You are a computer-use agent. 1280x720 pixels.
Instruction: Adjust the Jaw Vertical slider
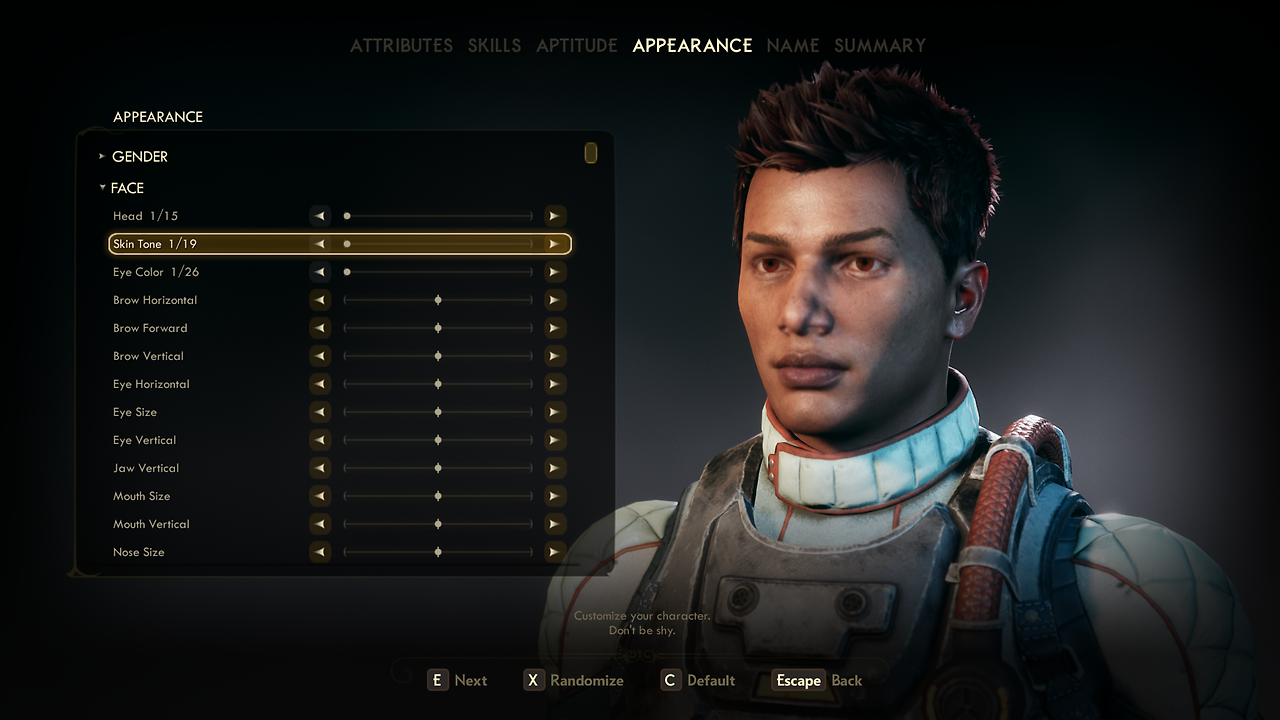click(x=438, y=468)
